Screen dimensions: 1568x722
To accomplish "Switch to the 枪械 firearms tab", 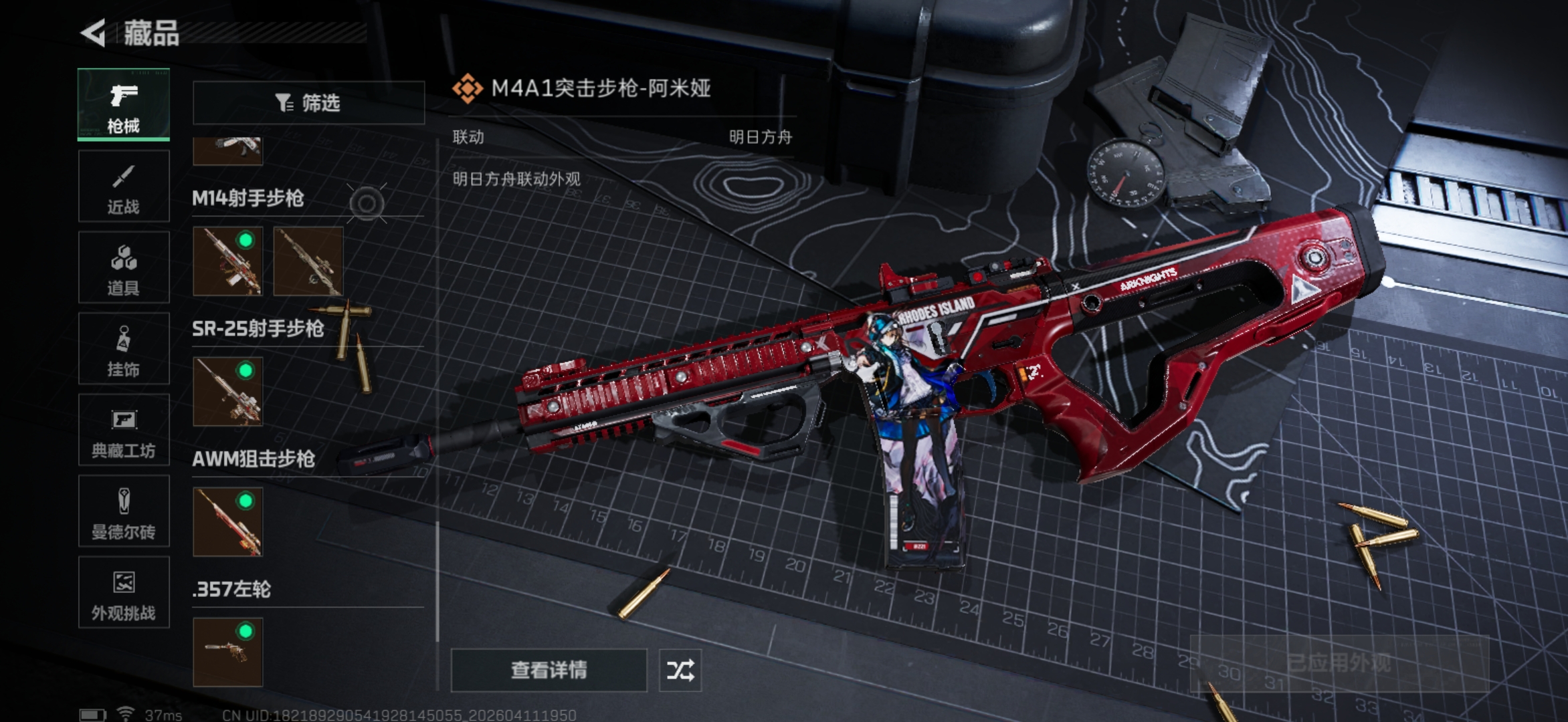I will click(124, 104).
